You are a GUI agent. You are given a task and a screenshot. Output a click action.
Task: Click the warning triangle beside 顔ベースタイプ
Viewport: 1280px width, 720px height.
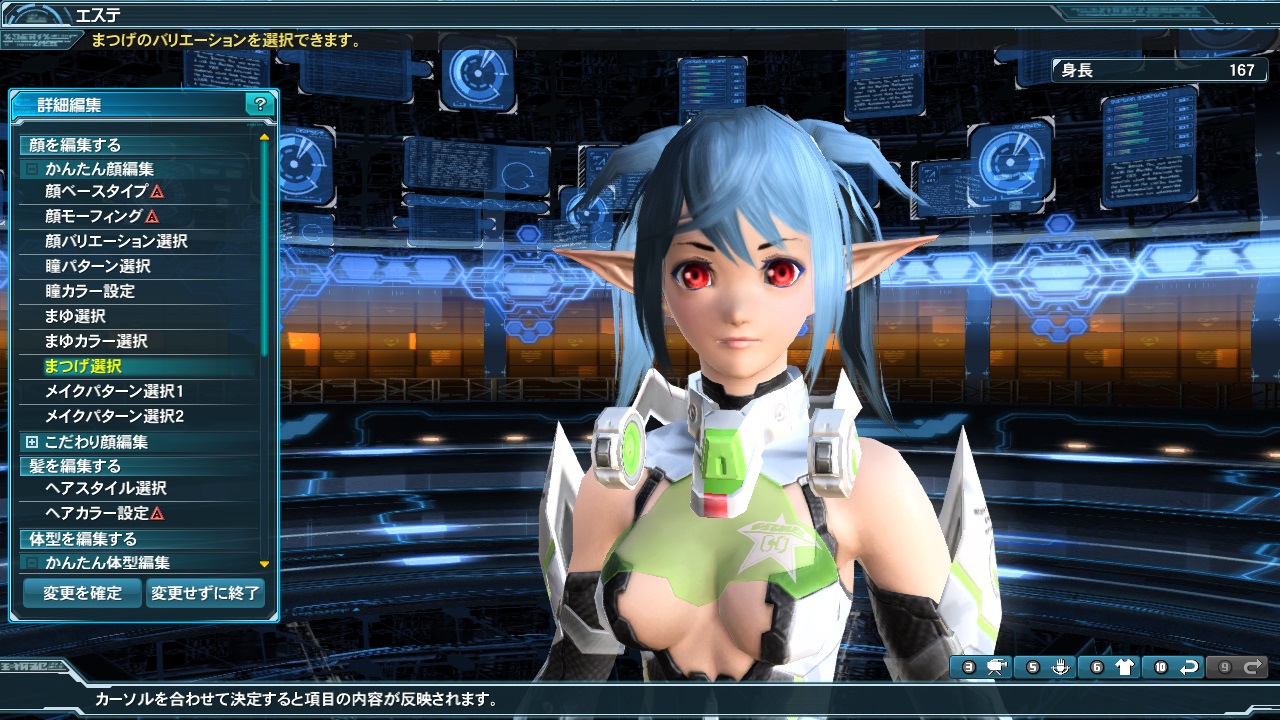click(x=158, y=192)
